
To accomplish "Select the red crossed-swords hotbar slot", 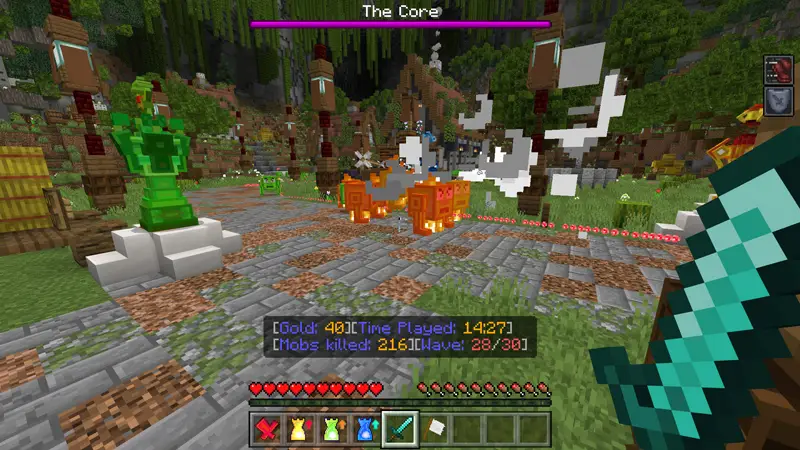I will pyautogui.click(x=266, y=428).
